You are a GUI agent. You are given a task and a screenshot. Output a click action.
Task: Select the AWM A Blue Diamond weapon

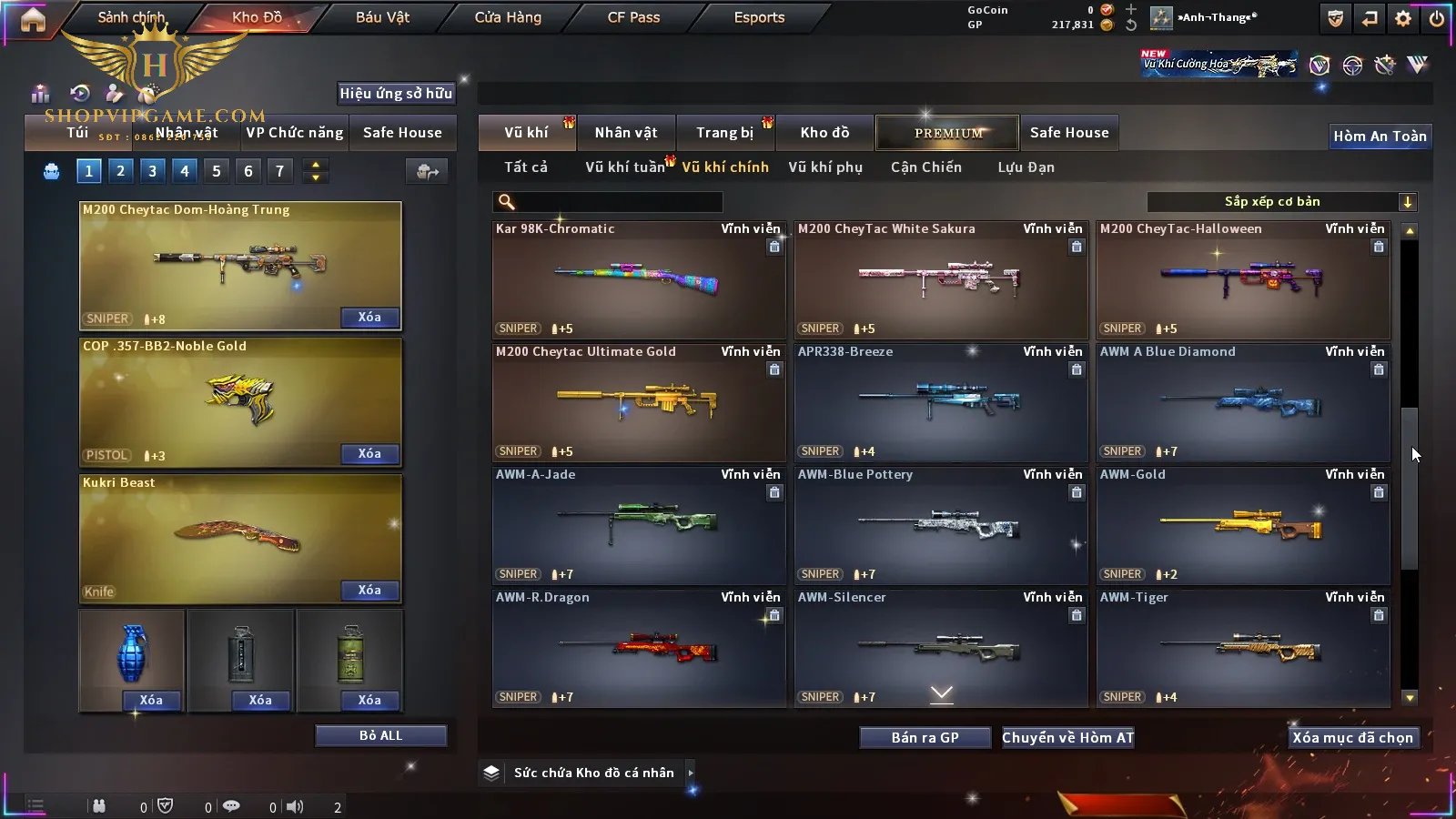(1242, 403)
